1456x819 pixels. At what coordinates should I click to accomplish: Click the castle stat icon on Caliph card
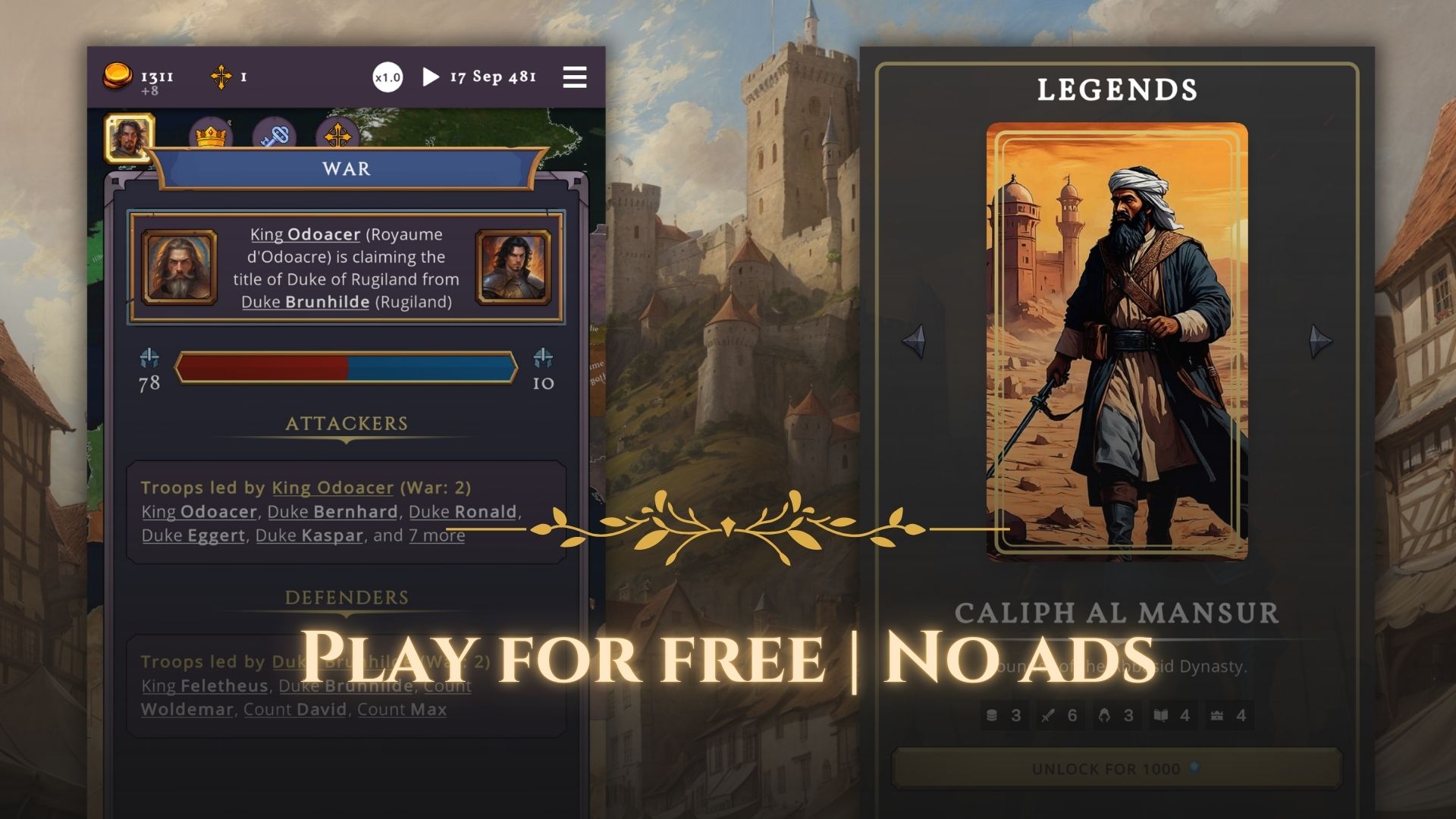click(1217, 715)
